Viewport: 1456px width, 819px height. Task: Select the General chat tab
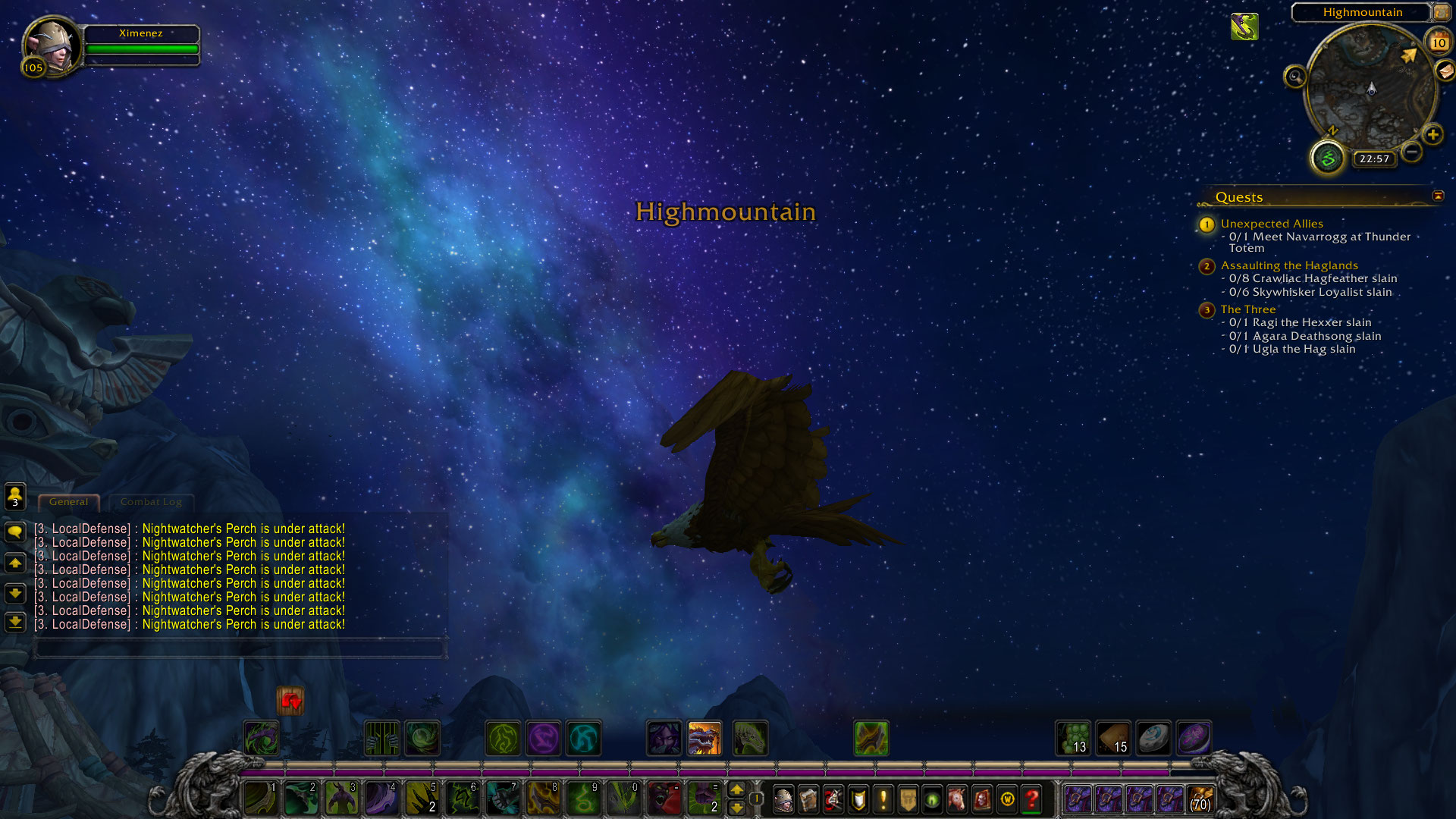pyautogui.click(x=68, y=502)
